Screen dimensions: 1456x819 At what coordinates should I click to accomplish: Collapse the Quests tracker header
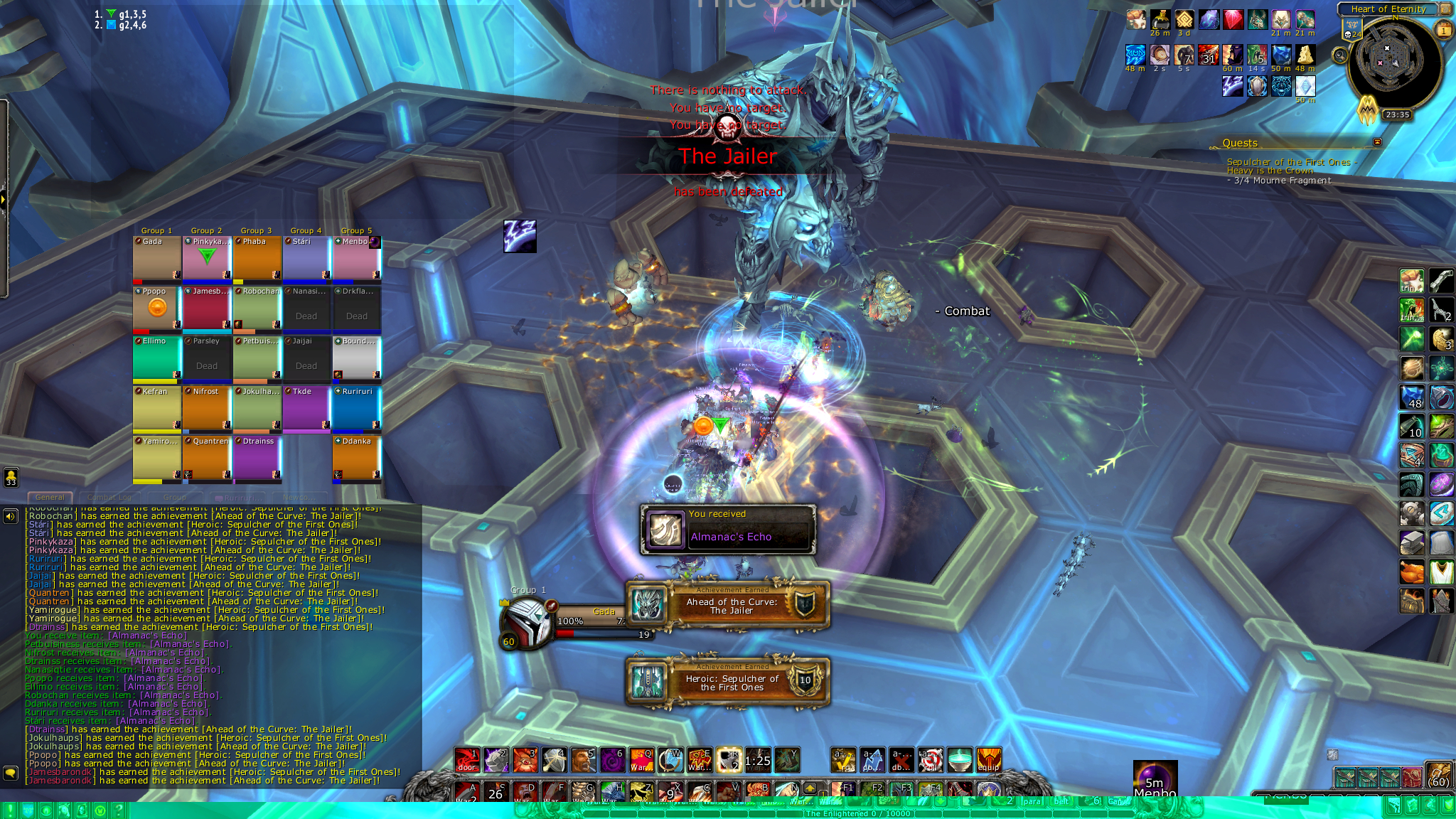1377,142
